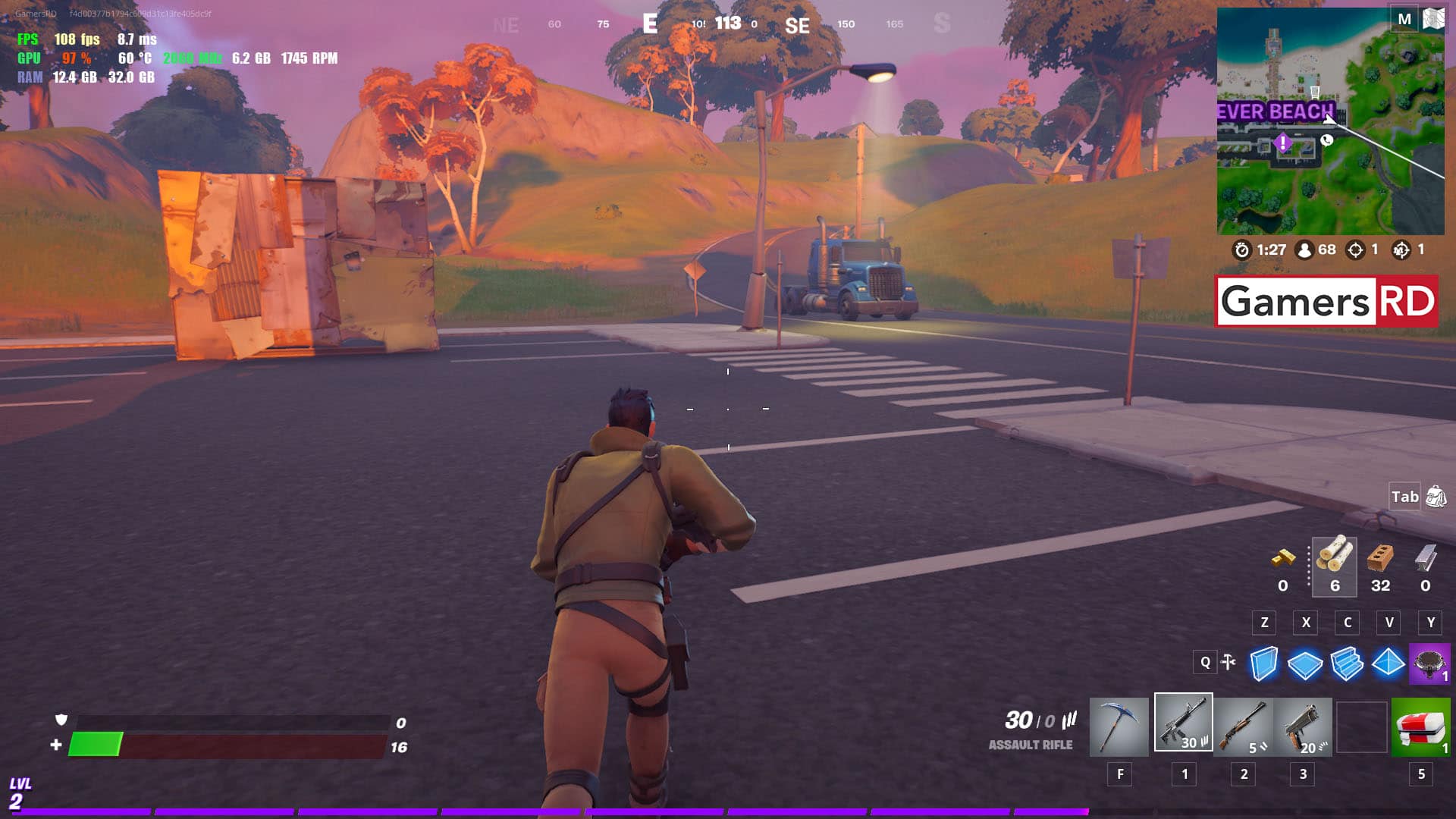Screen dimensions: 1456x819
Task: Click the GamersRD watermark logo
Action: point(1327,302)
